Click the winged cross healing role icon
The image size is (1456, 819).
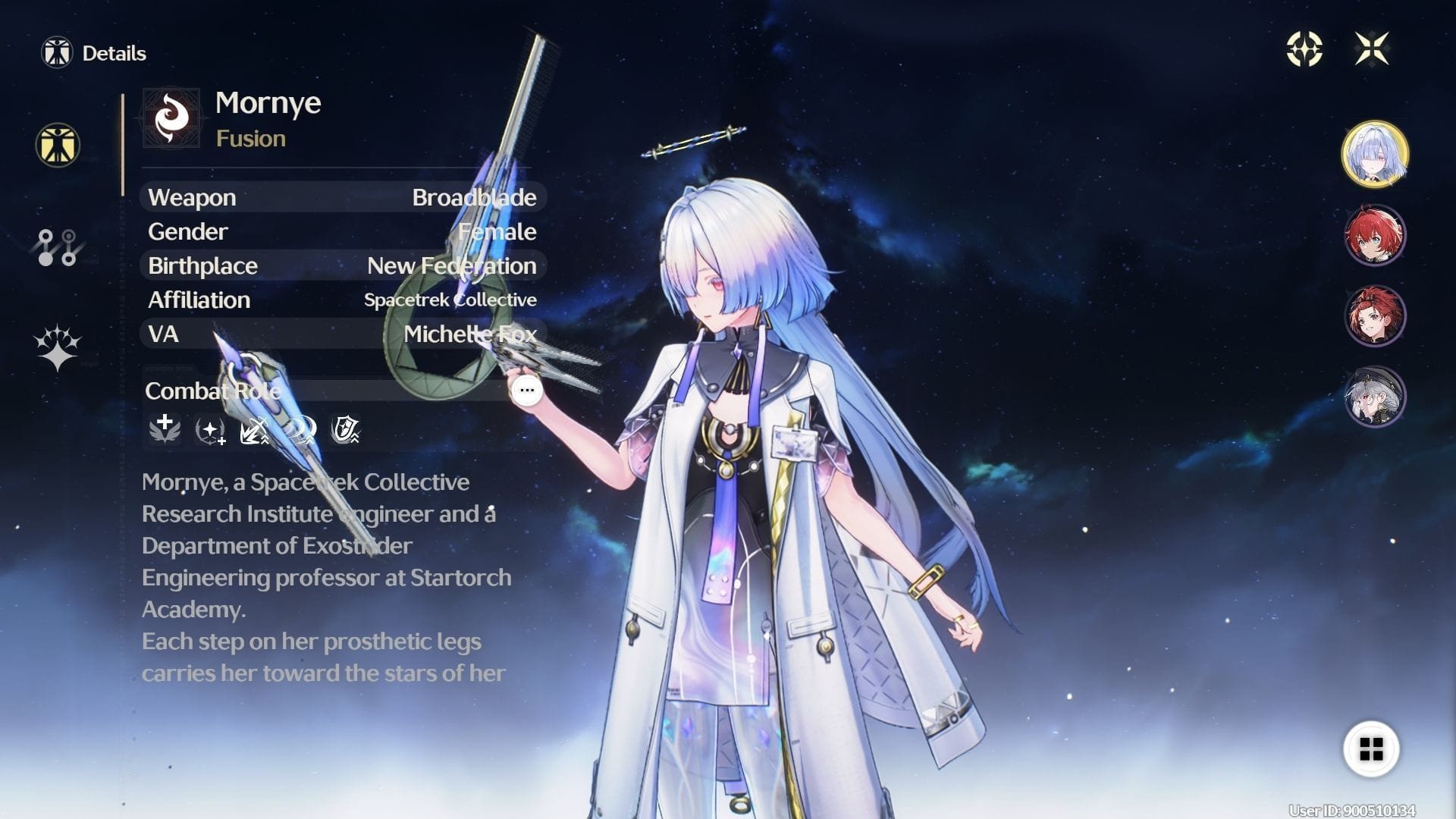165,429
